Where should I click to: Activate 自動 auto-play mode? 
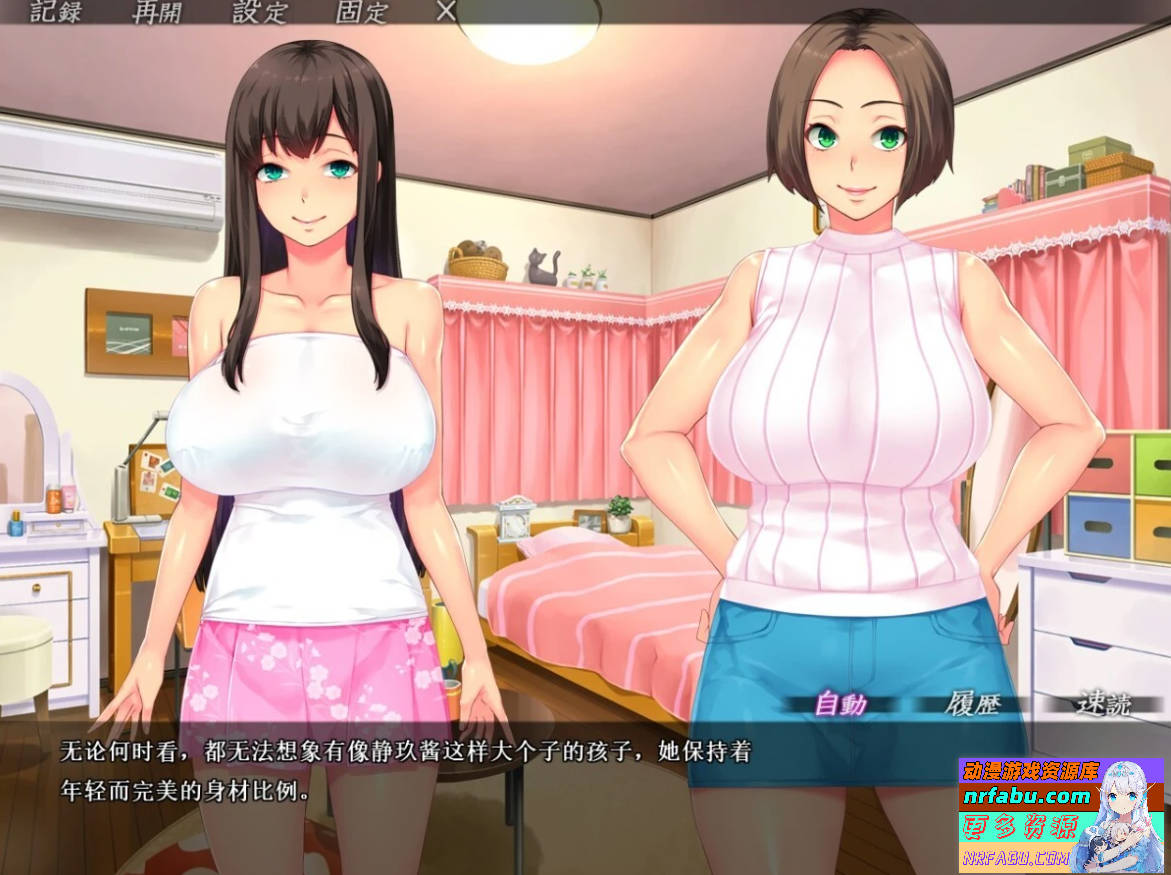point(840,704)
